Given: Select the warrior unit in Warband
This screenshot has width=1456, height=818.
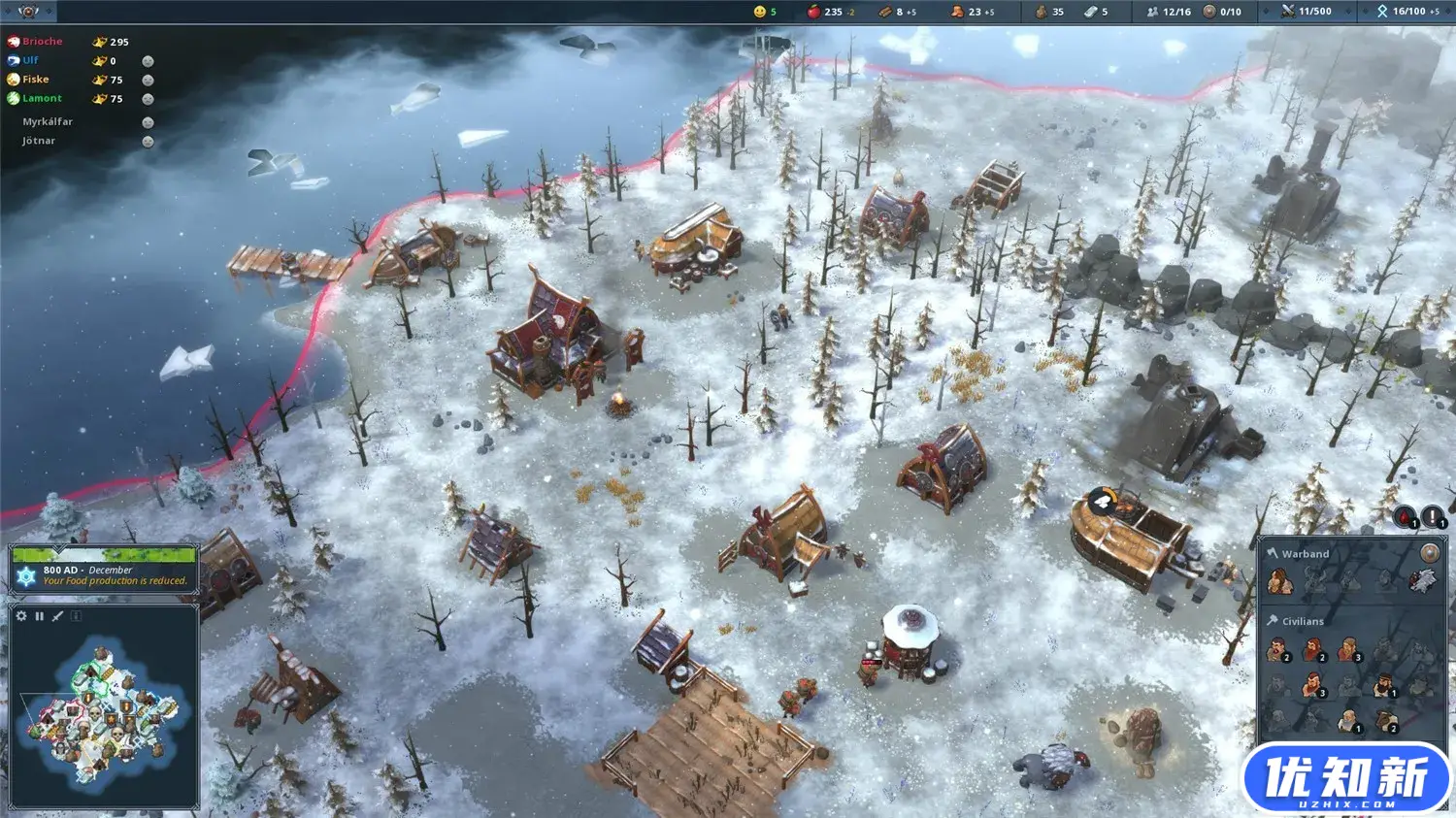Looking at the screenshot, I should 1279,581.
